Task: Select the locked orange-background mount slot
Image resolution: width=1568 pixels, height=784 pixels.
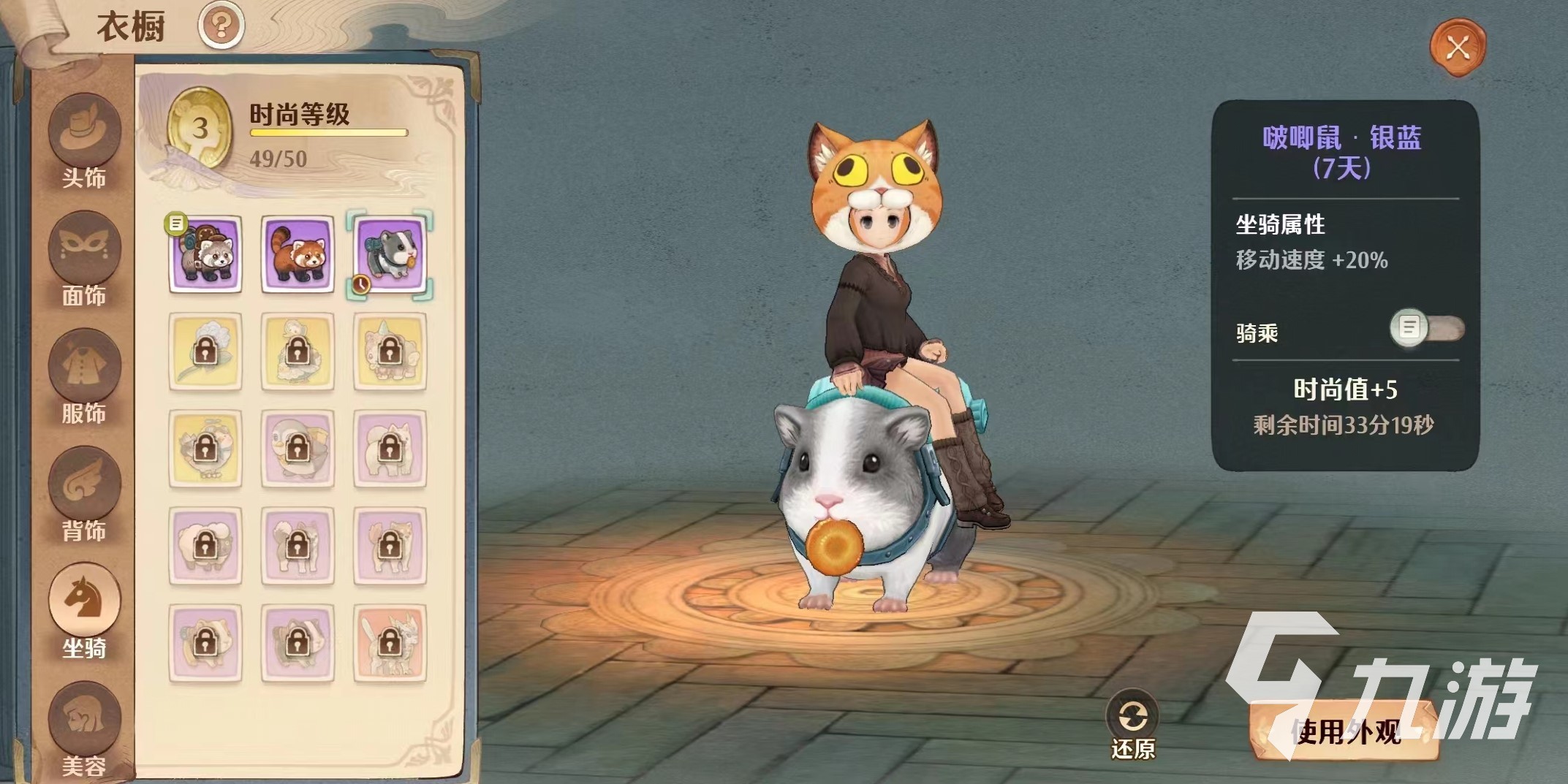Action: coord(390,643)
